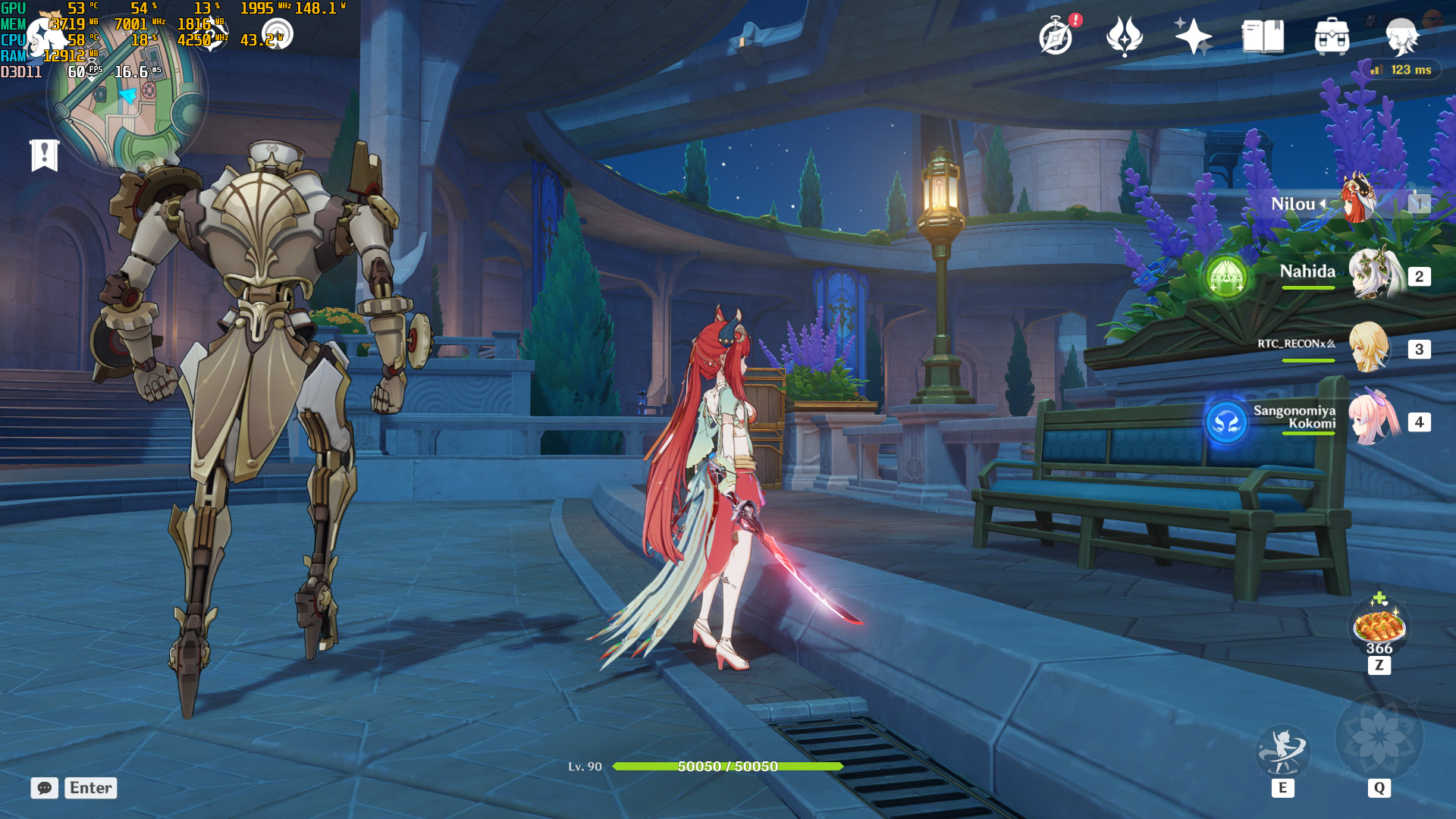The image size is (1456, 819).
Task: Click the co-op player avatar icon
Action: pos(1432,18)
